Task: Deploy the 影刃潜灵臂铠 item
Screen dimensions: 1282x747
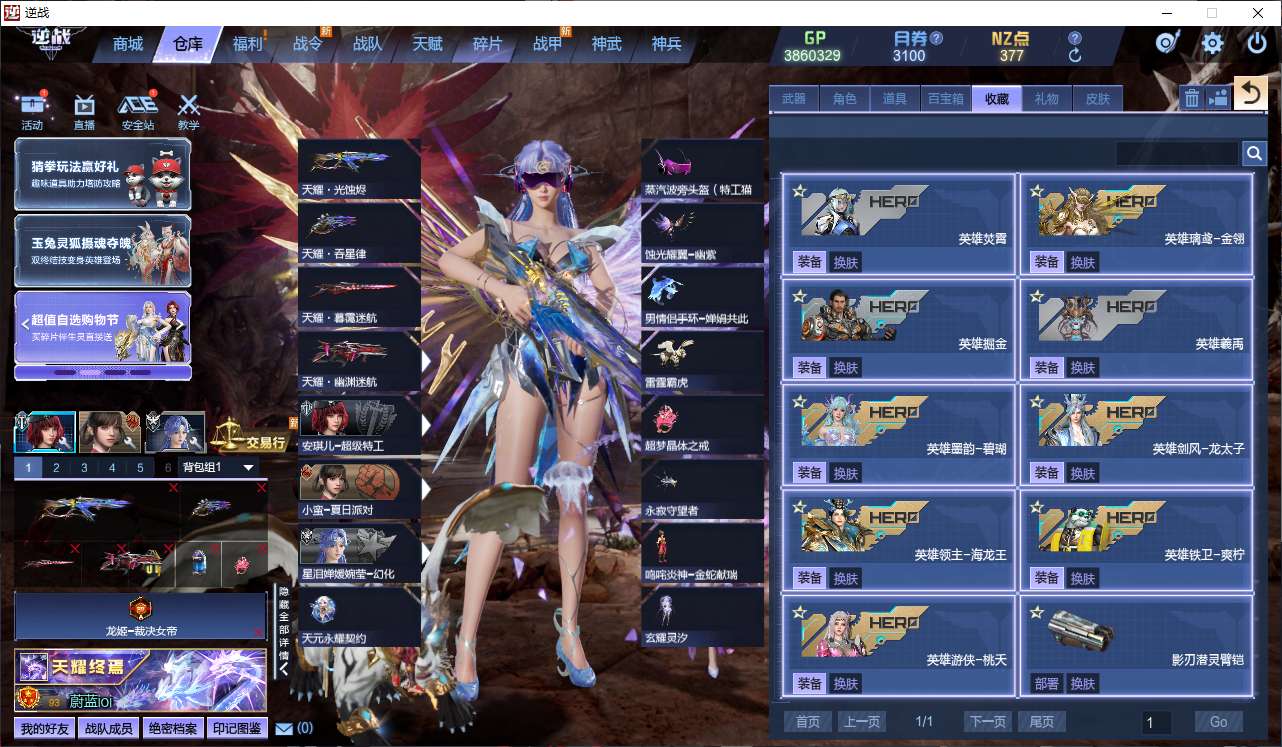Action: (x=1047, y=684)
